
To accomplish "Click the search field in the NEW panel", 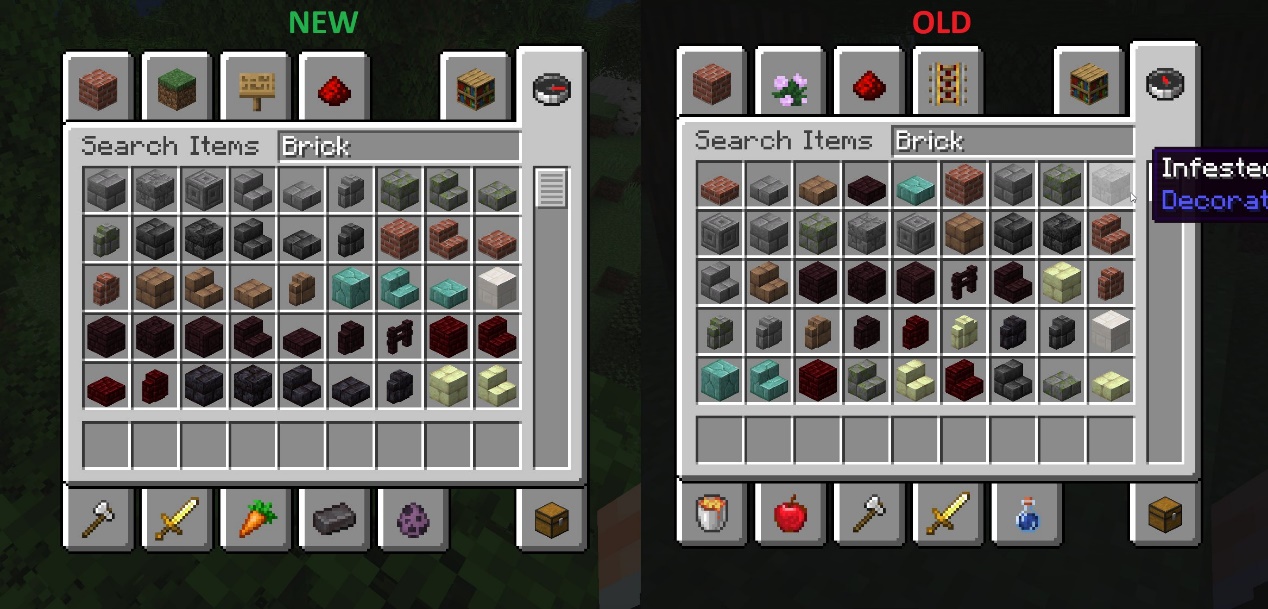I will (399, 147).
